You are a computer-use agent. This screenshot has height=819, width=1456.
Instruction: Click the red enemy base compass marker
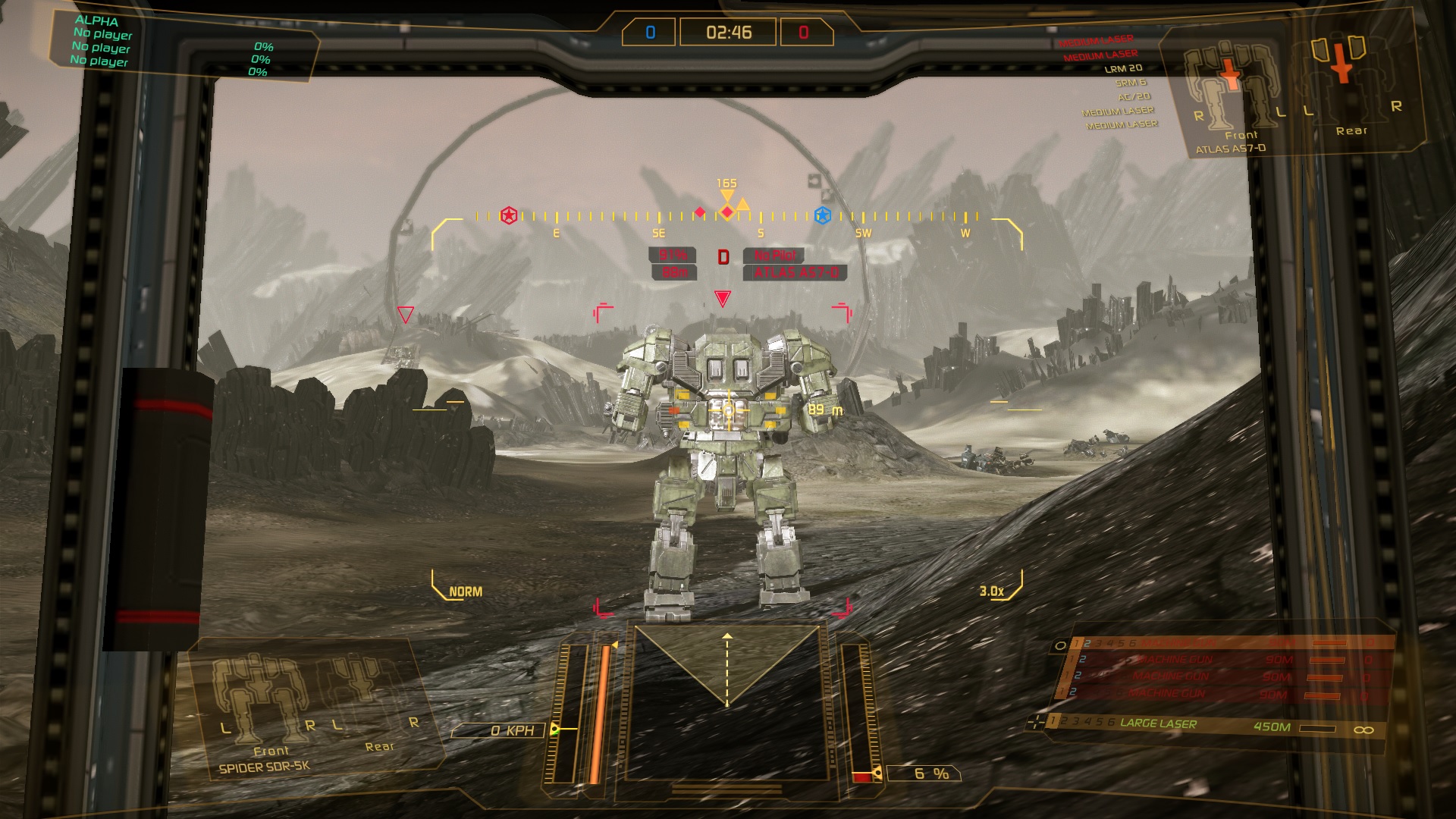(509, 216)
